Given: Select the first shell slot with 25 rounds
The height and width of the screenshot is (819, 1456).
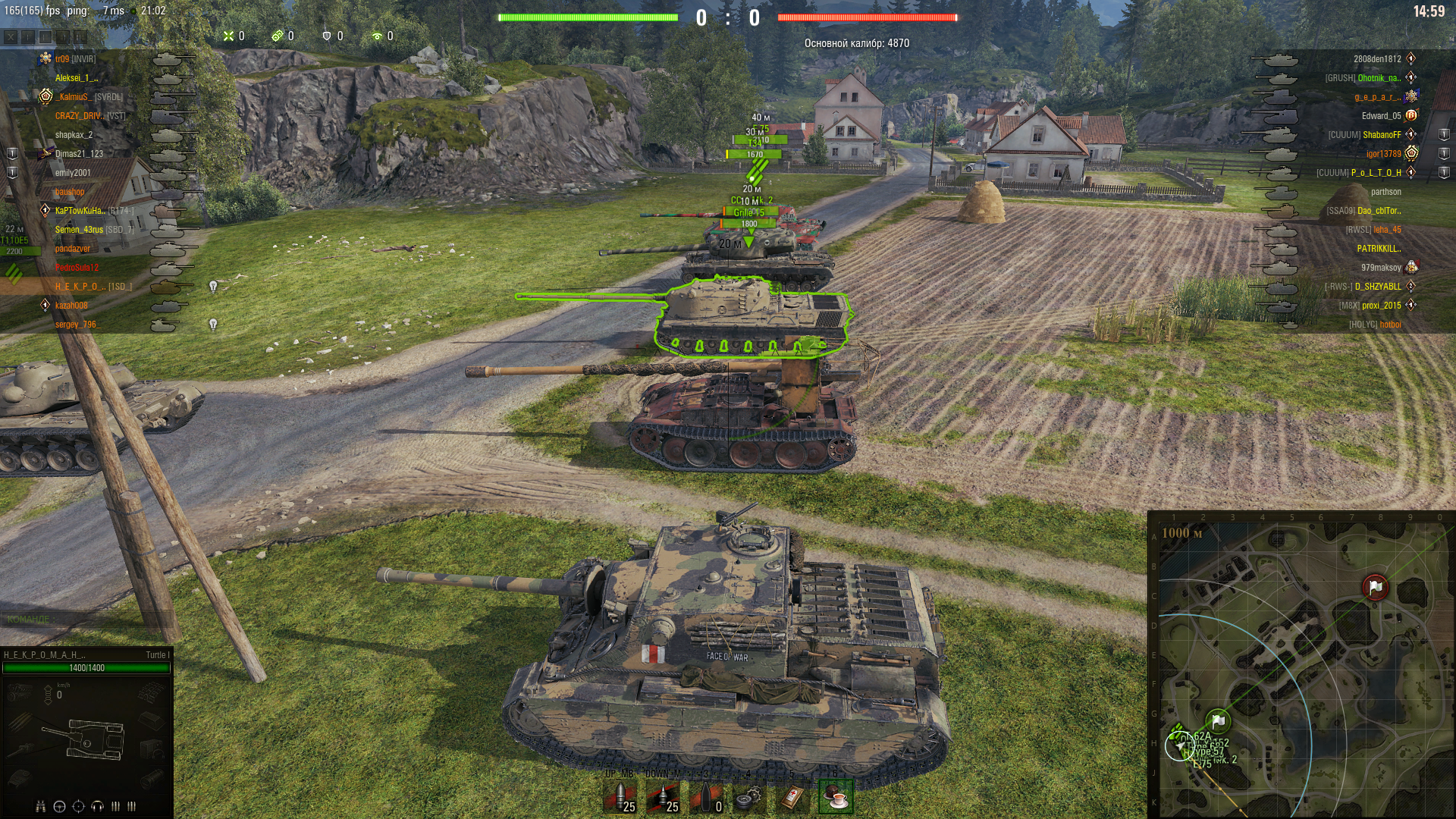Looking at the screenshot, I should (x=620, y=796).
